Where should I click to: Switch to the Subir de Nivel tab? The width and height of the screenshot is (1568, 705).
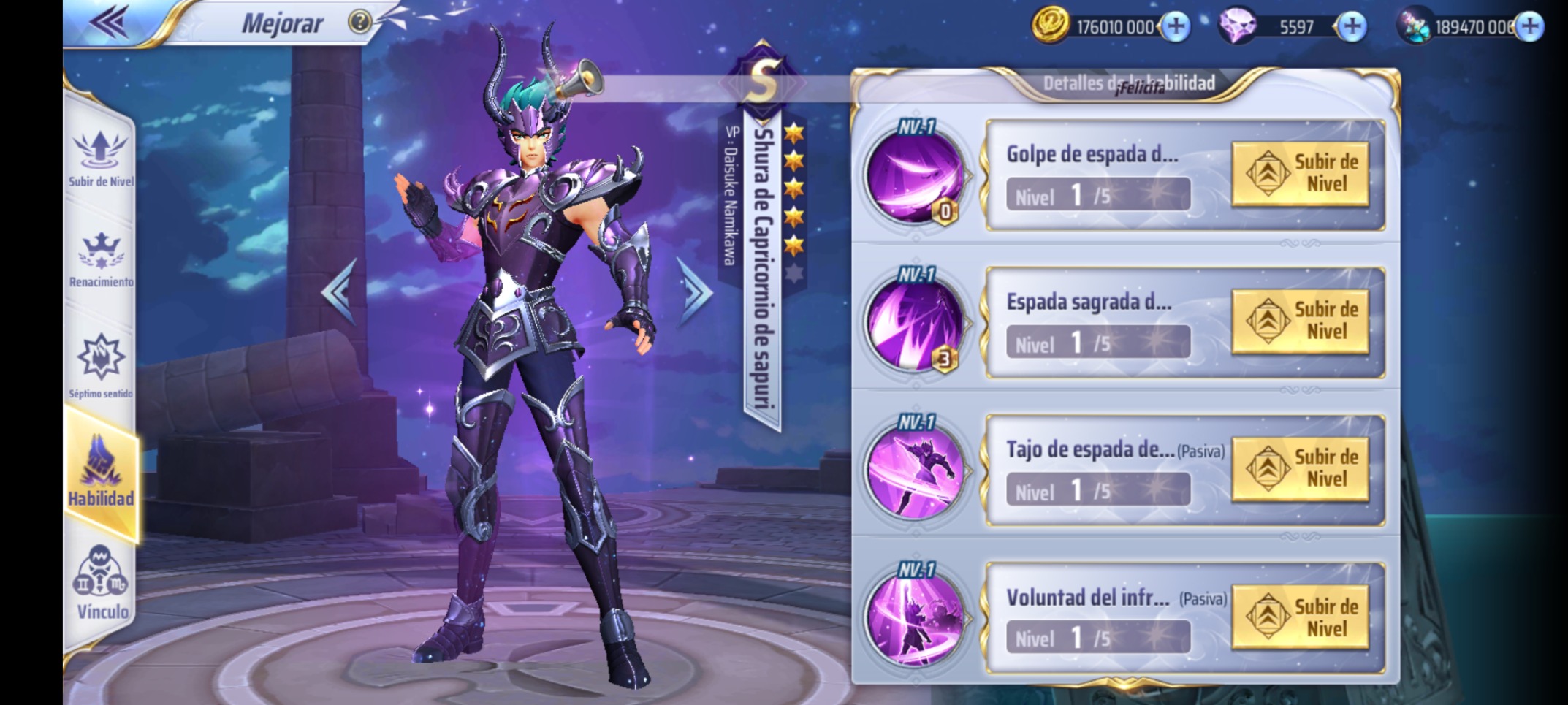pos(101,157)
